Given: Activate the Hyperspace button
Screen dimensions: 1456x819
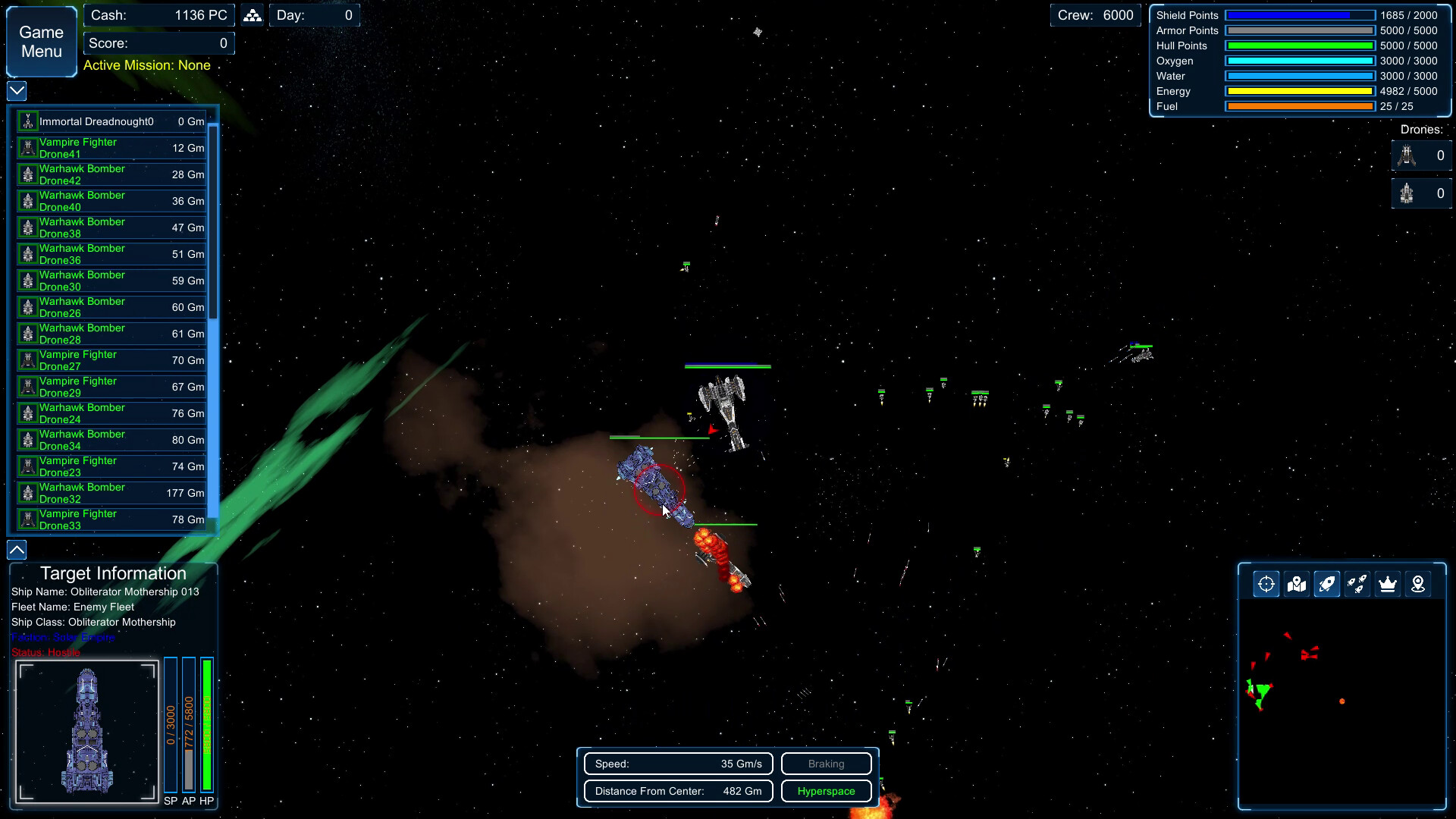Looking at the screenshot, I should click(x=826, y=791).
